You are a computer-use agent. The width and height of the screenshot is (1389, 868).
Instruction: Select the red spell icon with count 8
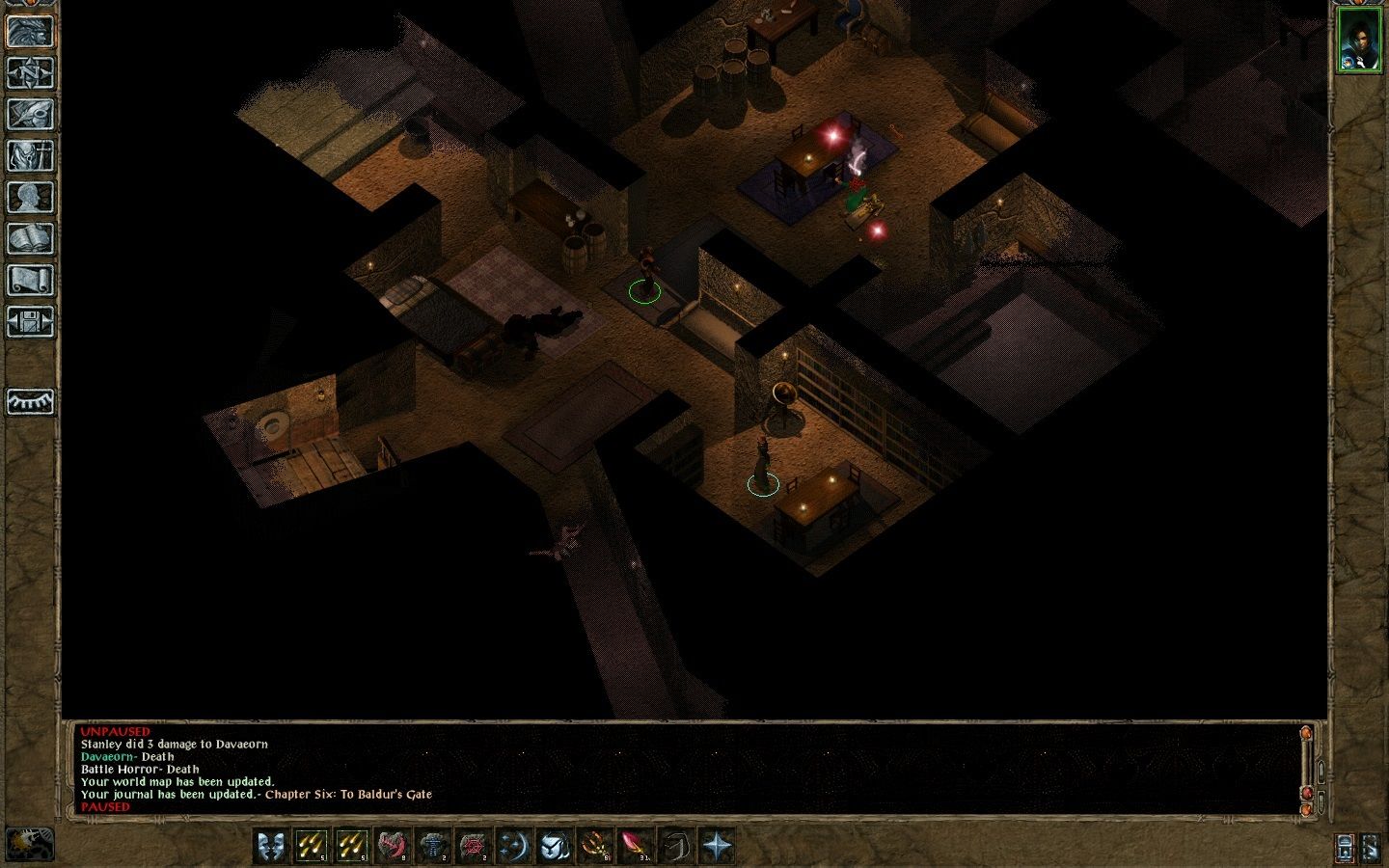tap(393, 846)
